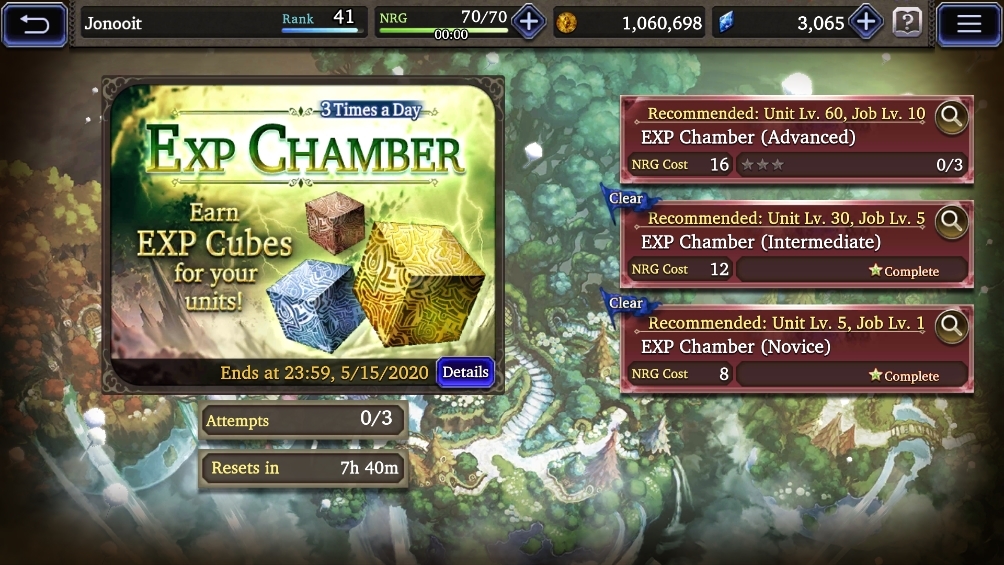Buy more blue crystals via plus button
The width and height of the screenshot is (1004, 565).
click(x=865, y=21)
